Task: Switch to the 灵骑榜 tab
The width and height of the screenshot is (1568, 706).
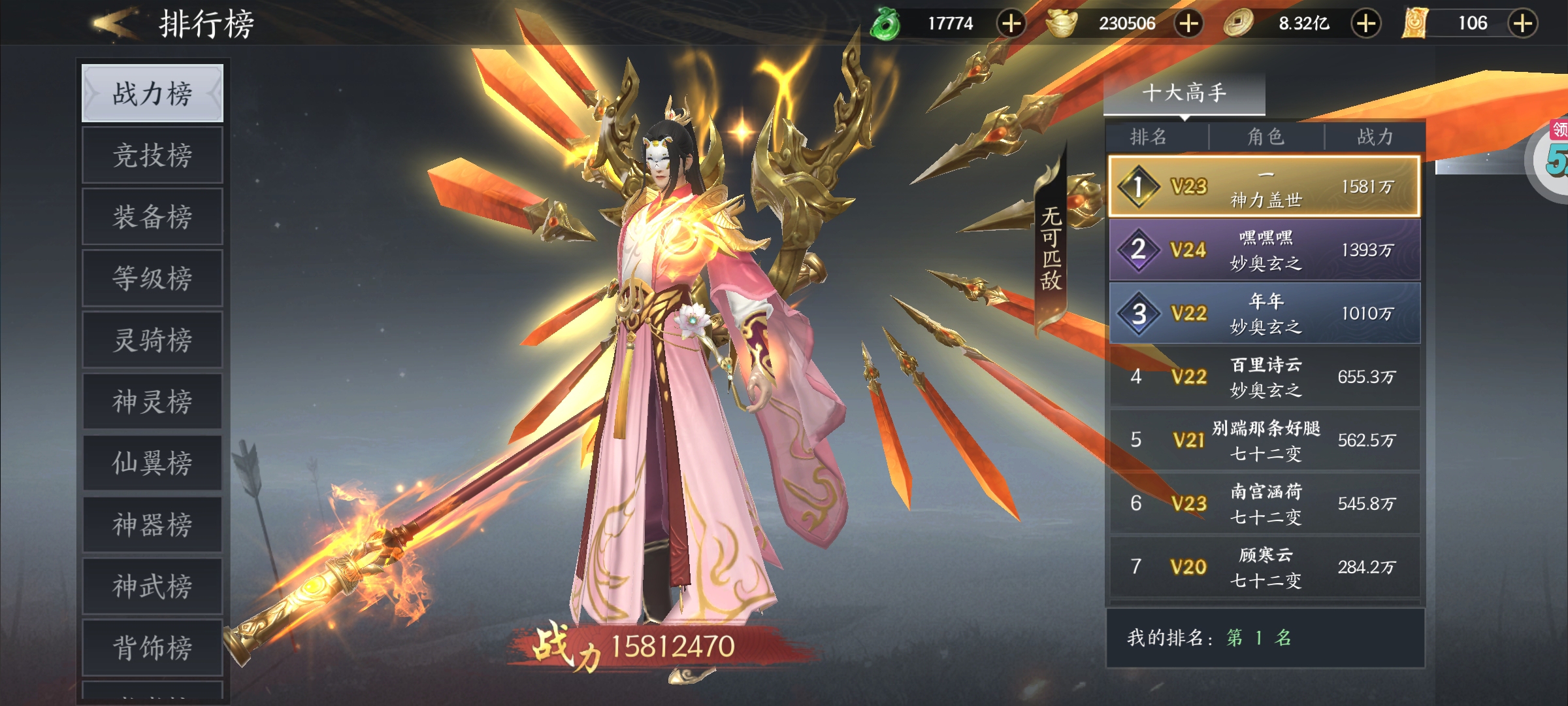Action: click(152, 339)
